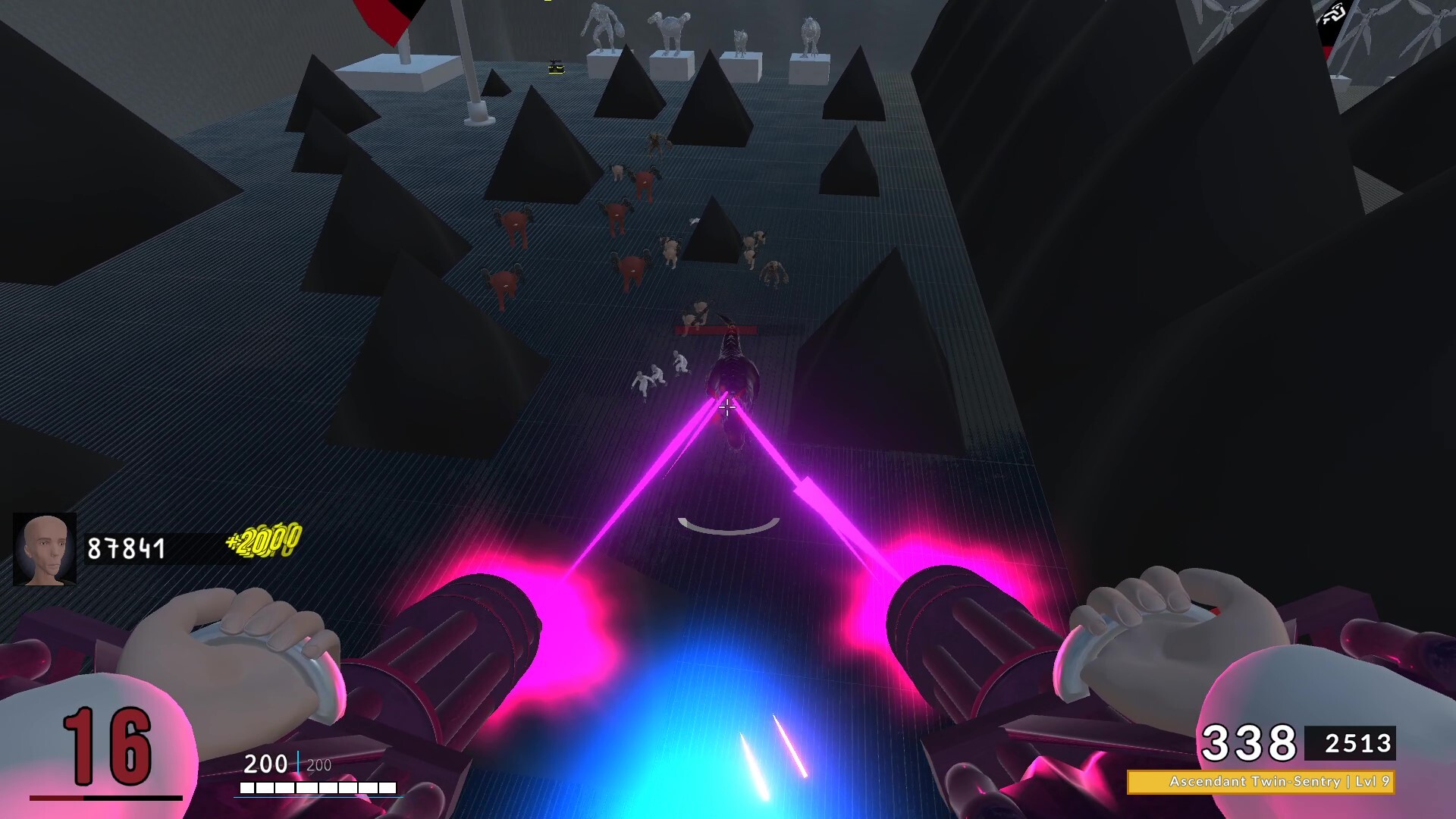1456x819 pixels.
Task: Click the yellow money stack icon
Action: point(262,542)
